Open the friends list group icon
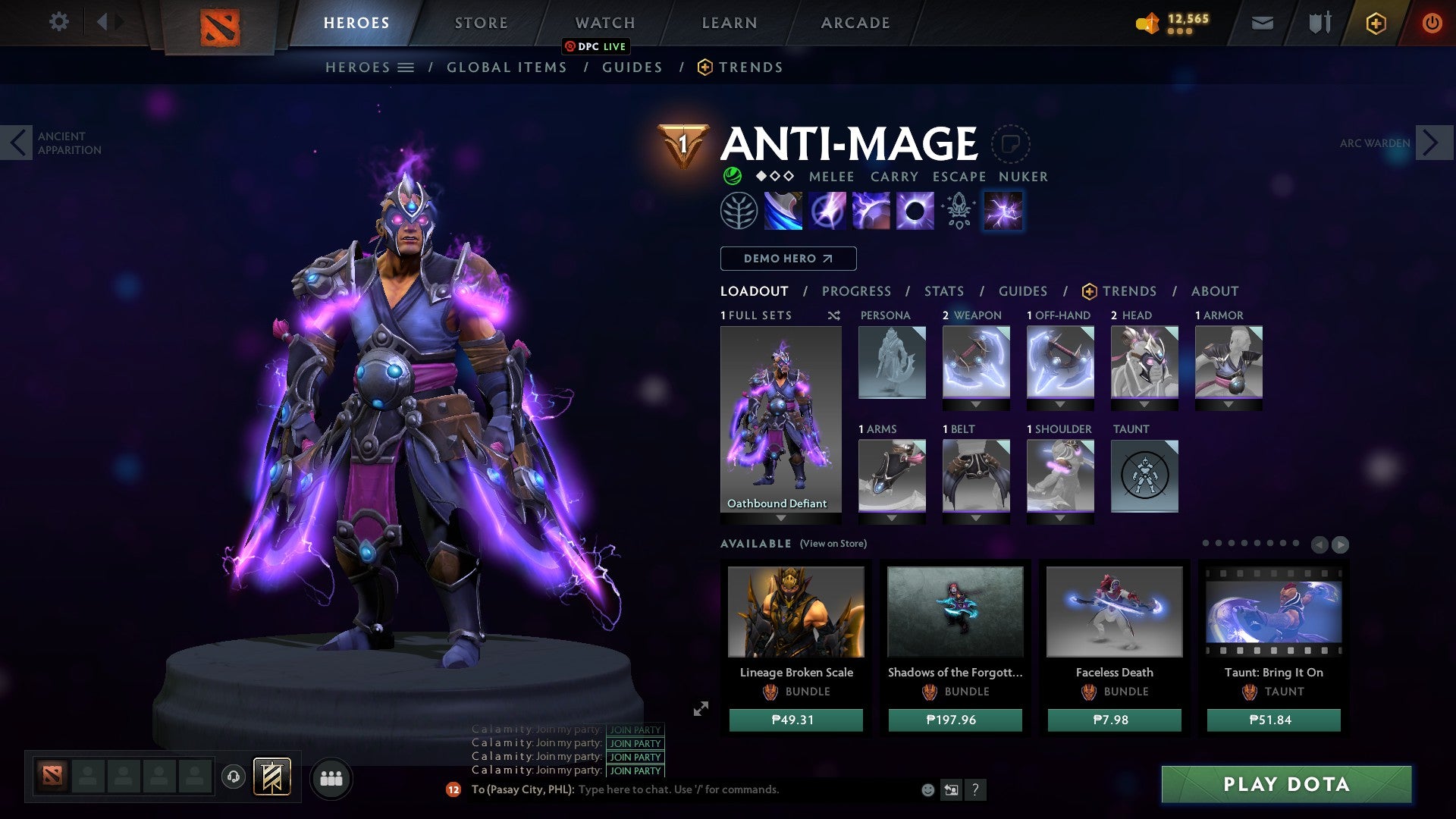 coord(331,777)
